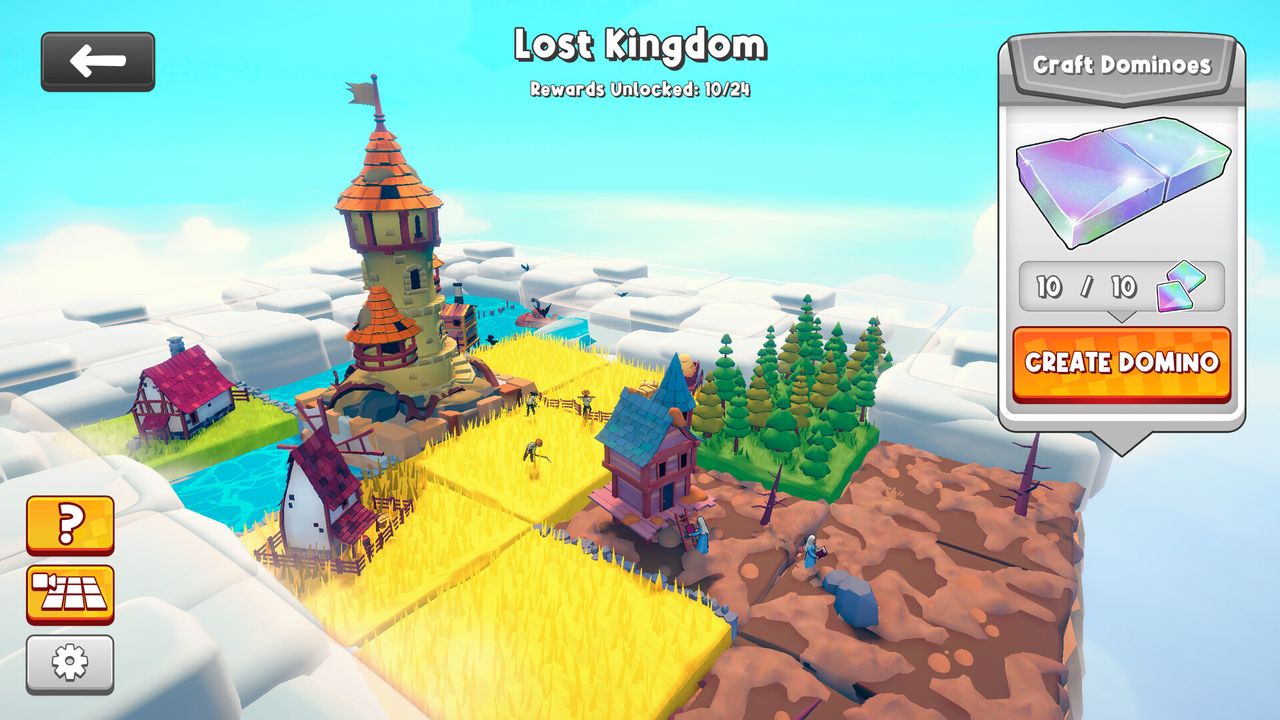Click the Create Domino button
This screenshot has width=1280, height=720.
pyautogui.click(x=1122, y=362)
